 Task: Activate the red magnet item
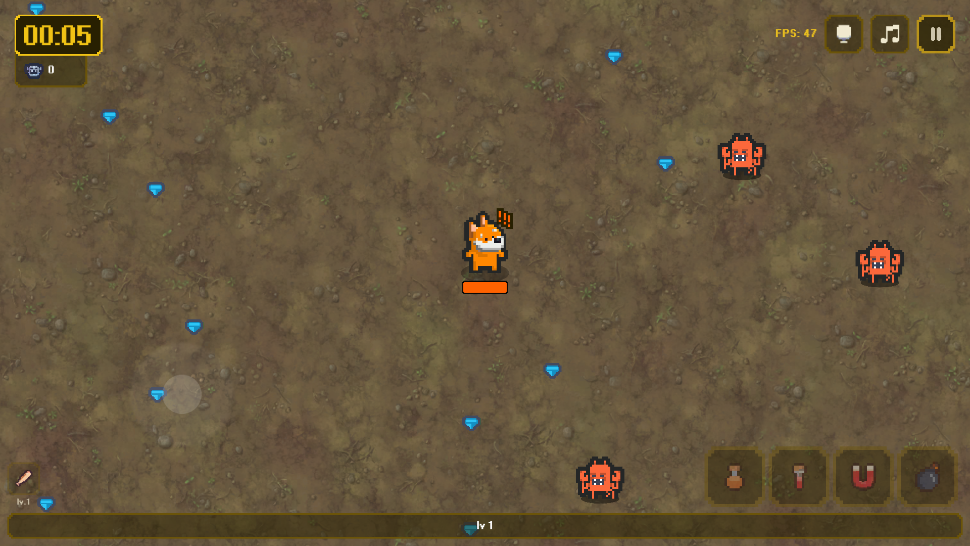[x=863, y=477]
